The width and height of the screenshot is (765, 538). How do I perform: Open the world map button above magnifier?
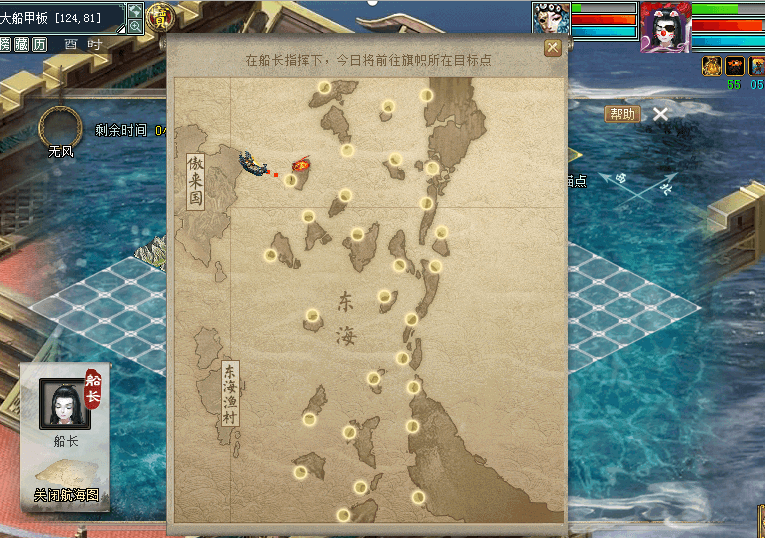[135, 11]
